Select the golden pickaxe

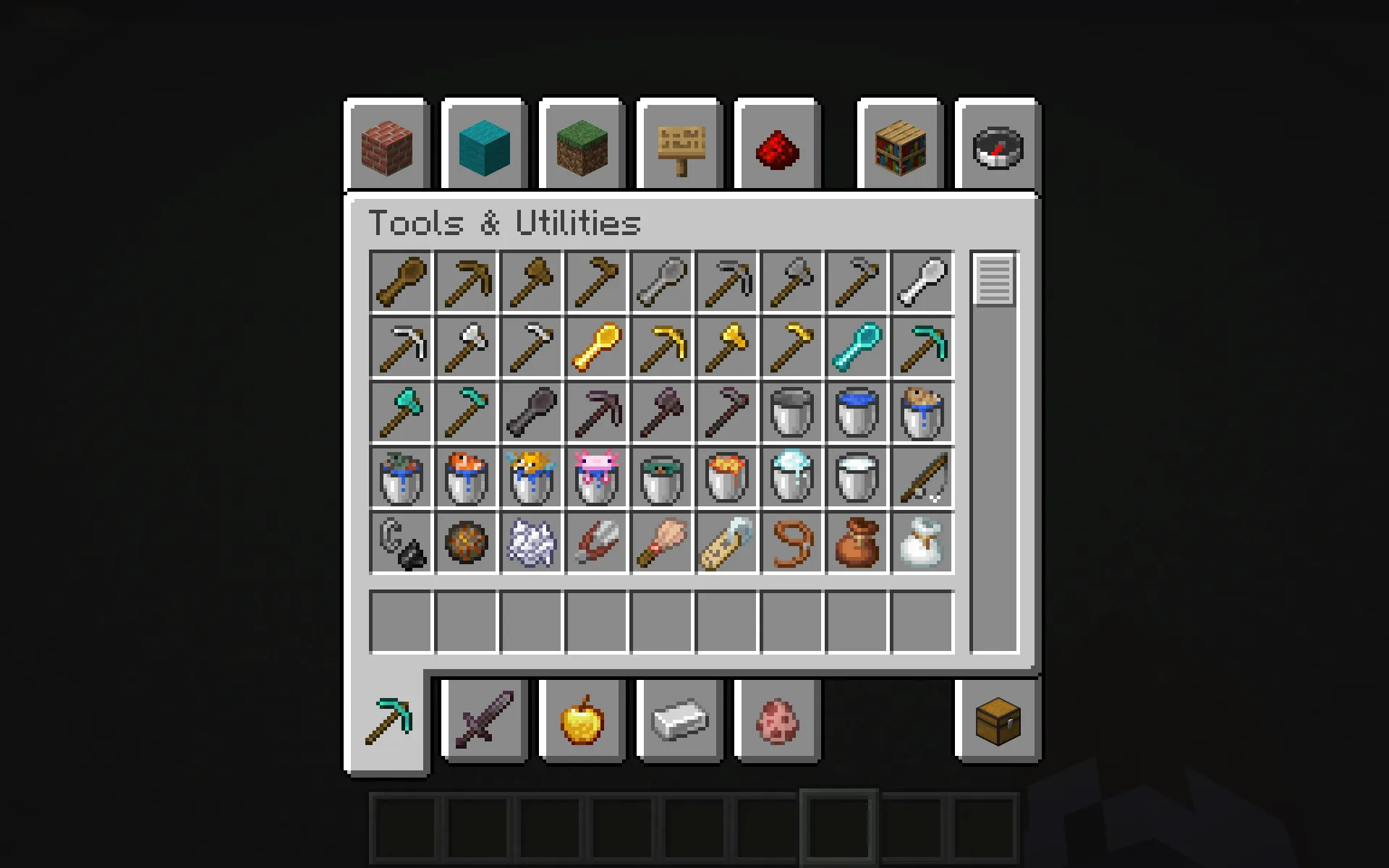pos(662,347)
